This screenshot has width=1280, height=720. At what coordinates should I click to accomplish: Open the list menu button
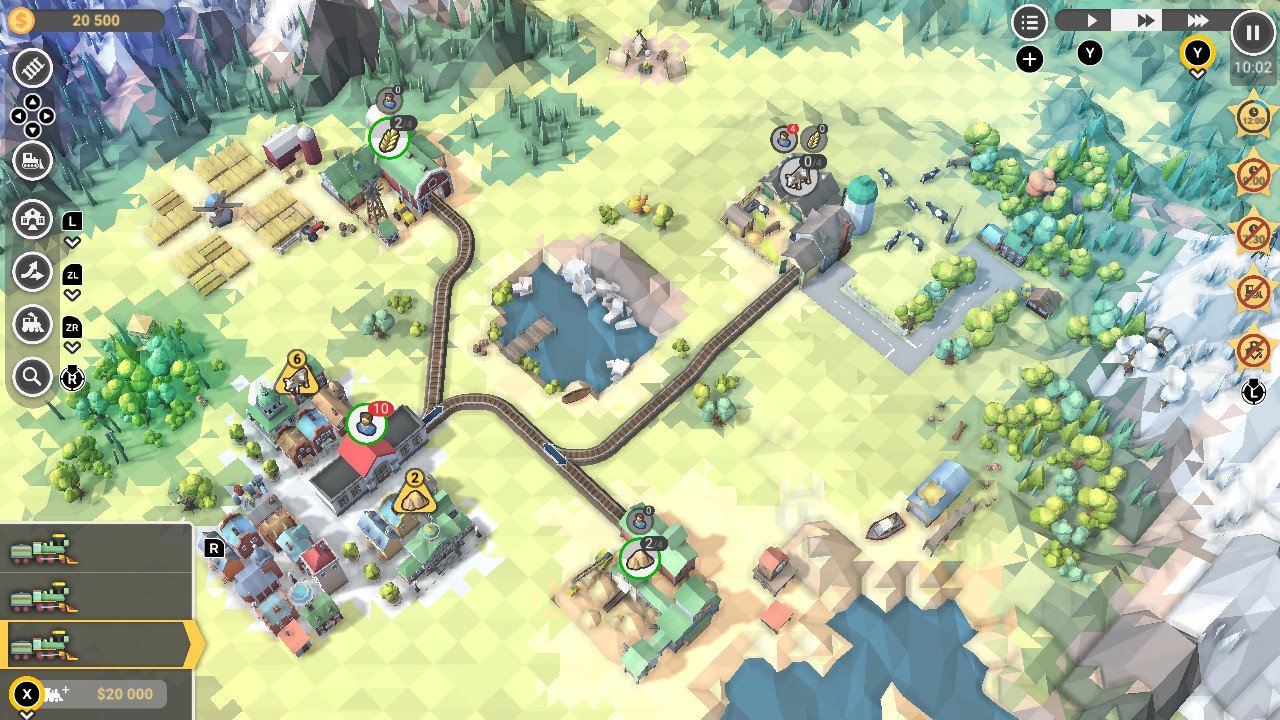[1029, 22]
